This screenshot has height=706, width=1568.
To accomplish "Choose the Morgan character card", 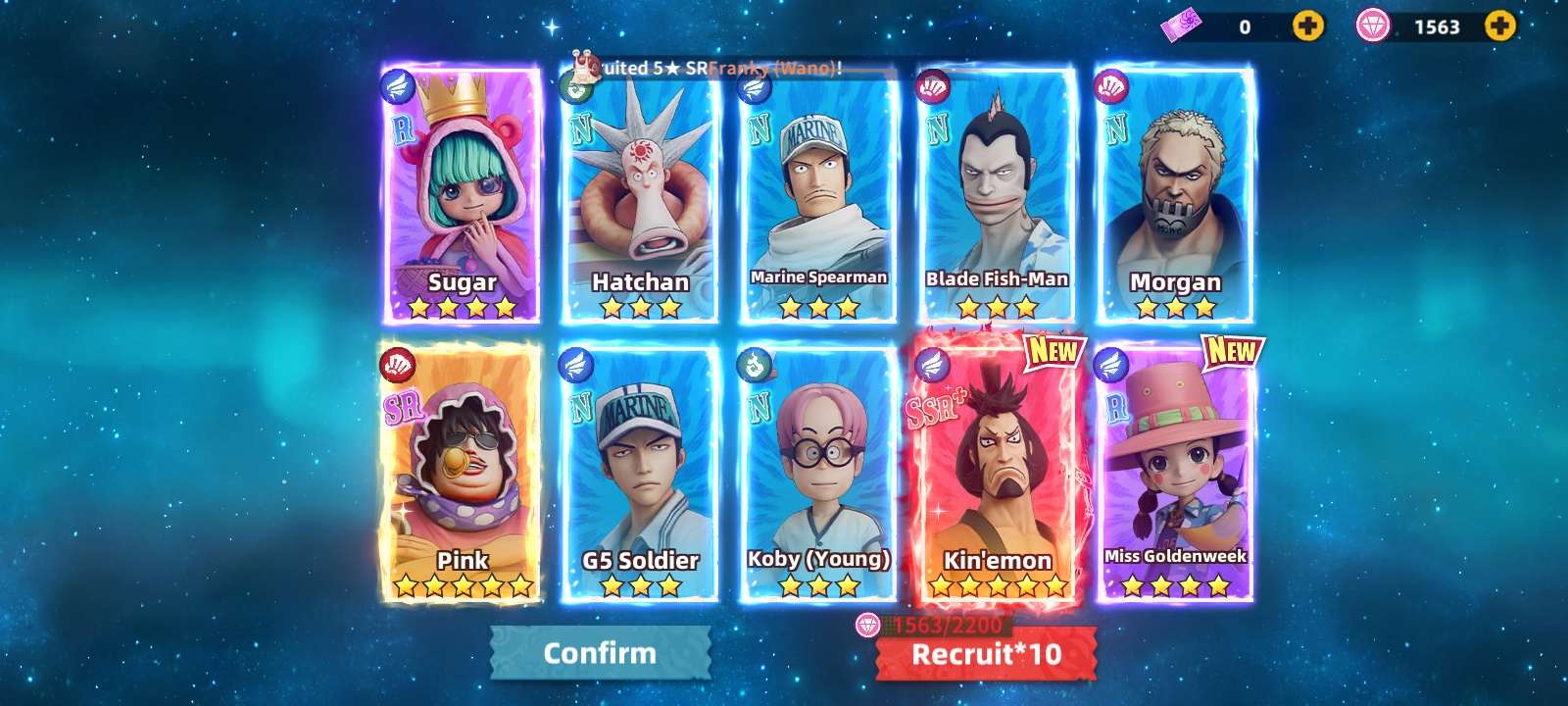I will pos(1175,196).
